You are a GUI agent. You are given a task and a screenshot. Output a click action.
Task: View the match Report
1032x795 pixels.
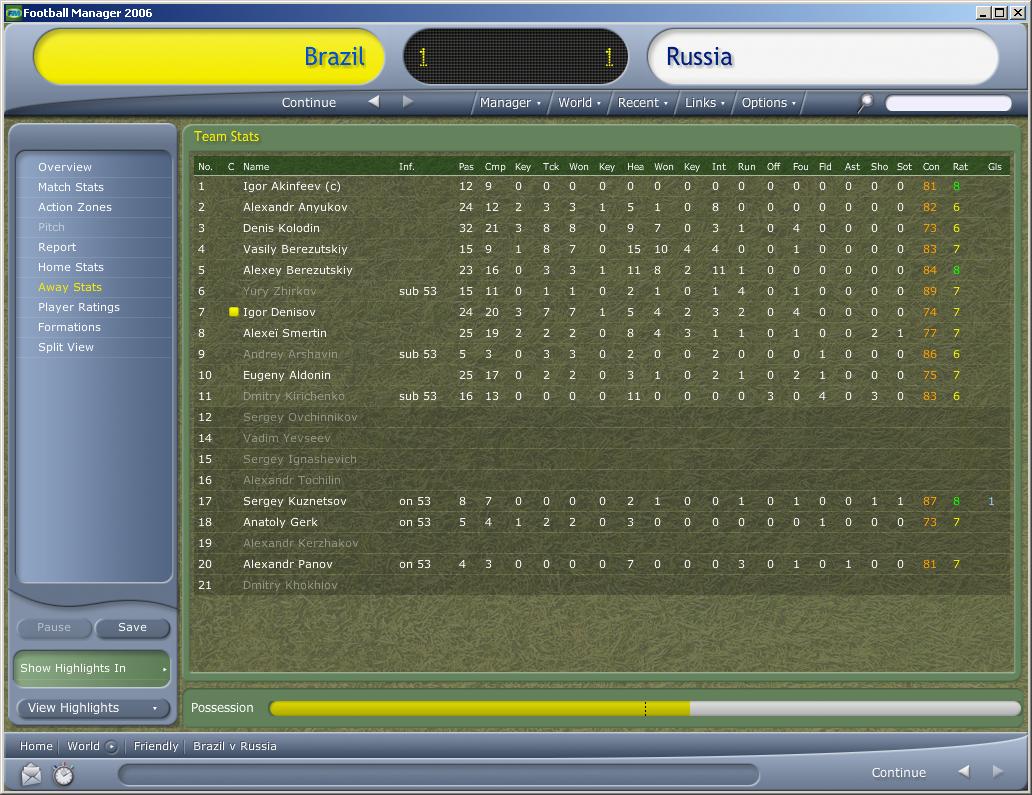(57, 247)
